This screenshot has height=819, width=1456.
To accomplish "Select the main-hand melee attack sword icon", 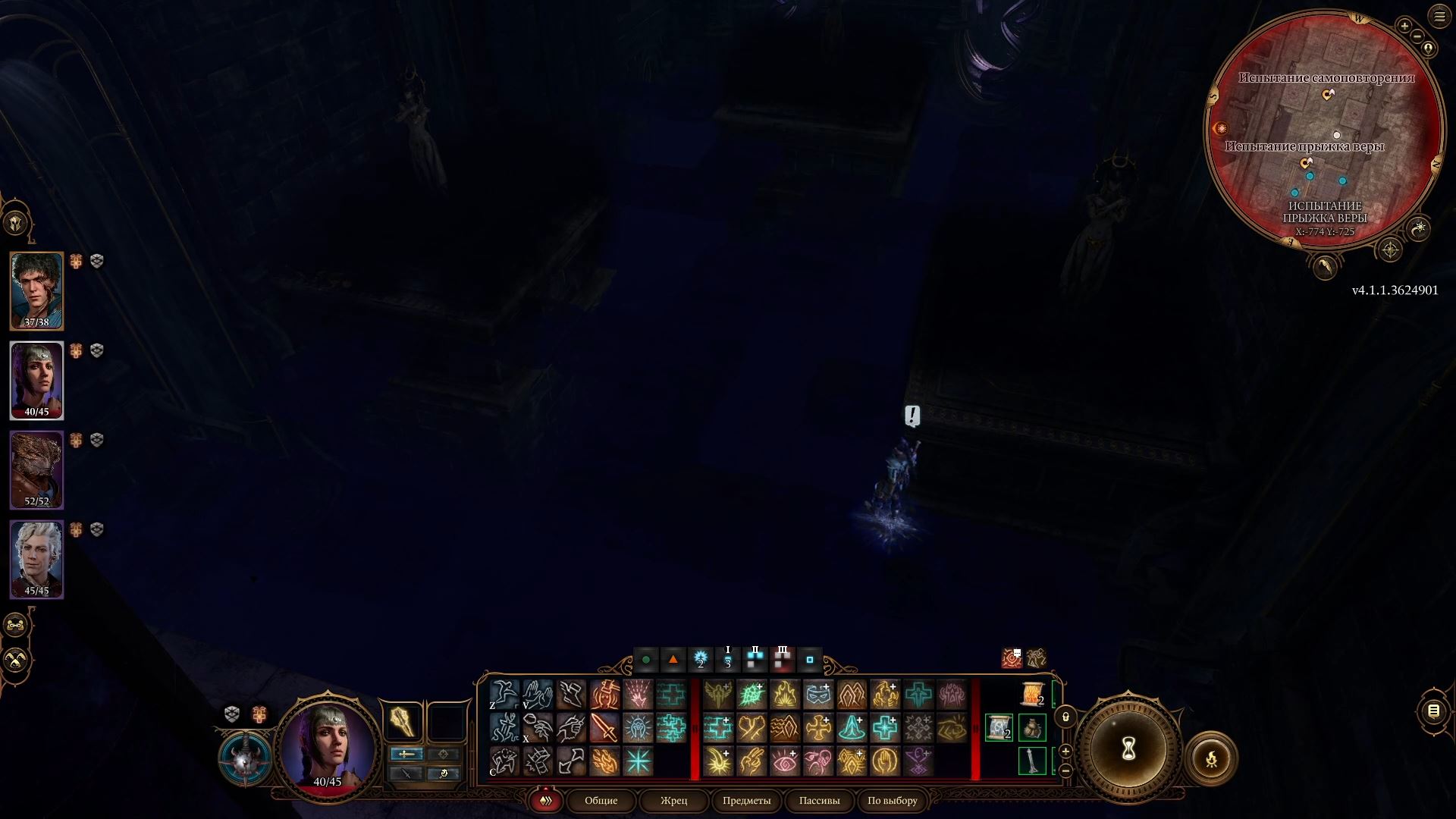I will coord(604,729).
